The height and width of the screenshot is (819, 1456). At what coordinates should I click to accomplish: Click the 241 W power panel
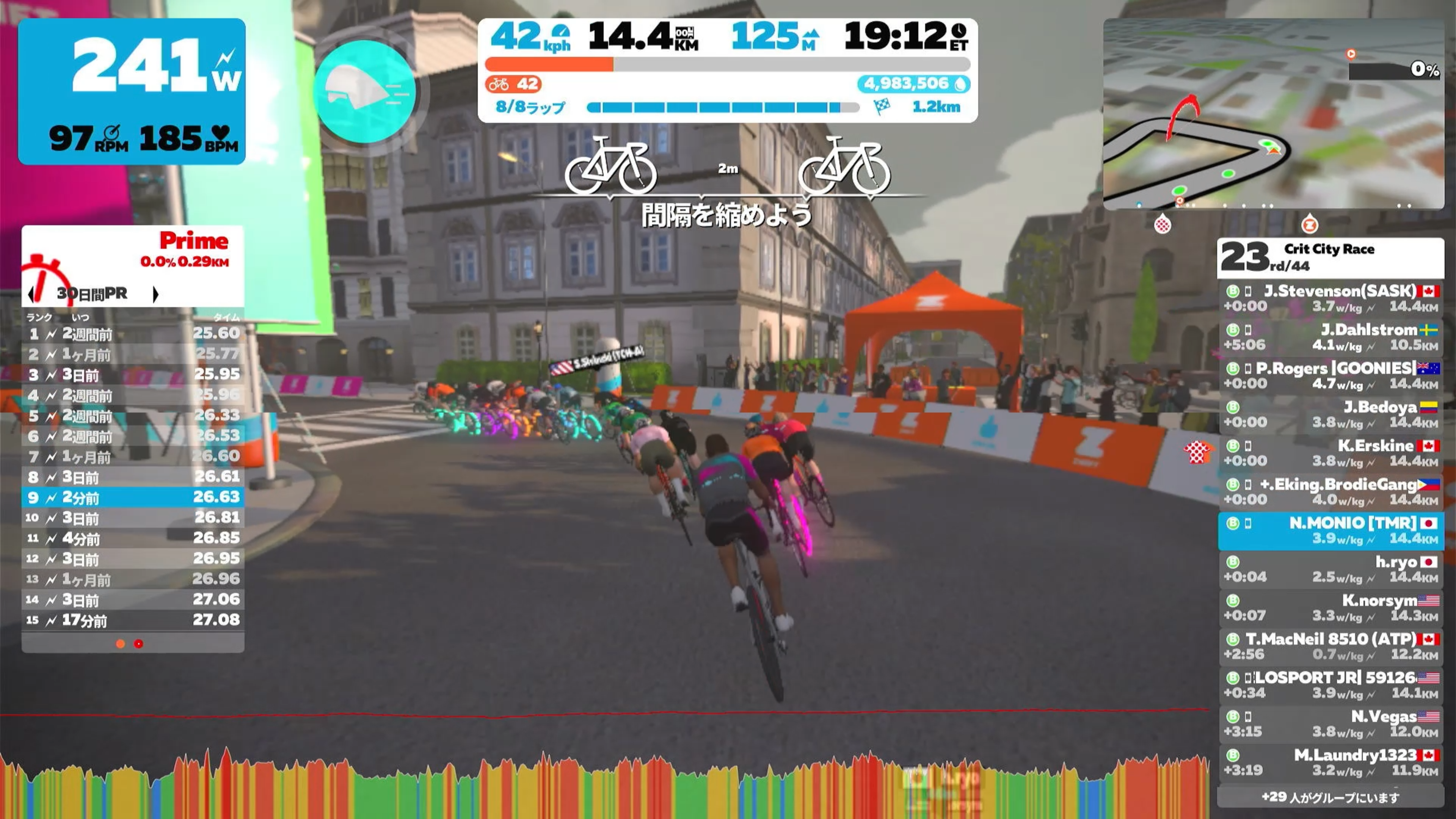(132, 91)
